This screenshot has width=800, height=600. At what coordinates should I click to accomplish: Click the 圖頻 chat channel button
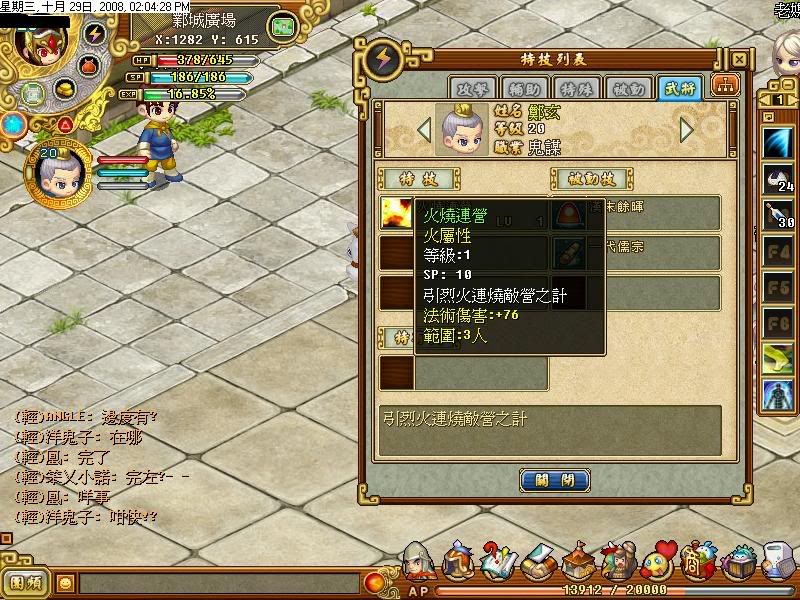click(x=25, y=582)
